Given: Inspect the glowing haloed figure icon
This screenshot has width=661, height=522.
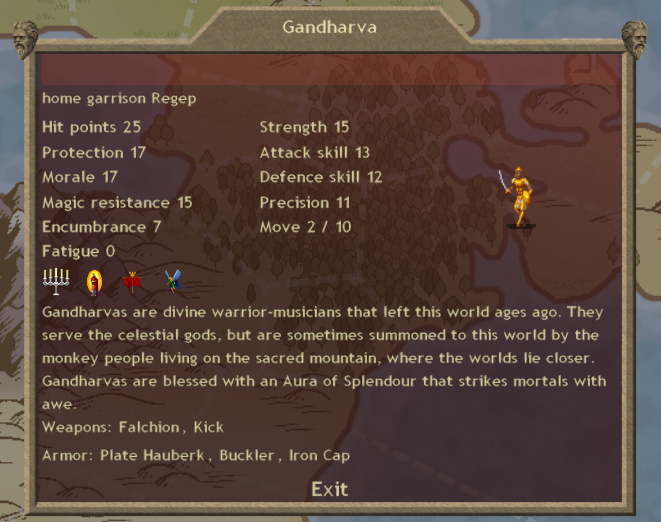Looking at the screenshot, I should 95,283.
